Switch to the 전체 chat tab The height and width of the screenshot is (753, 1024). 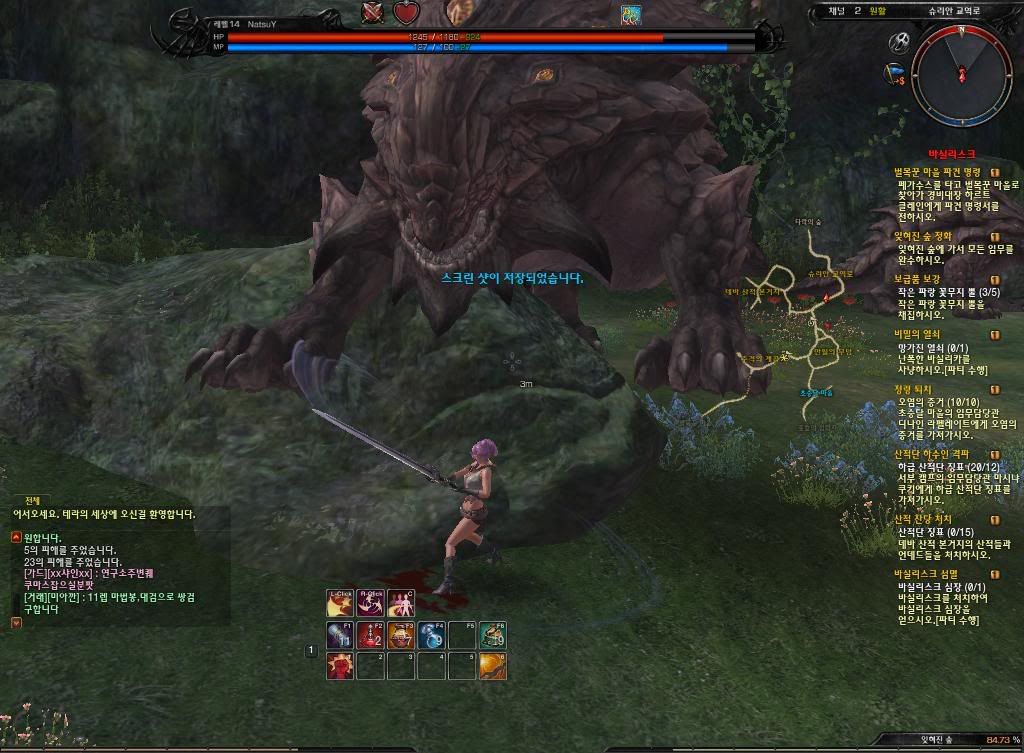[x=35, y=500]
